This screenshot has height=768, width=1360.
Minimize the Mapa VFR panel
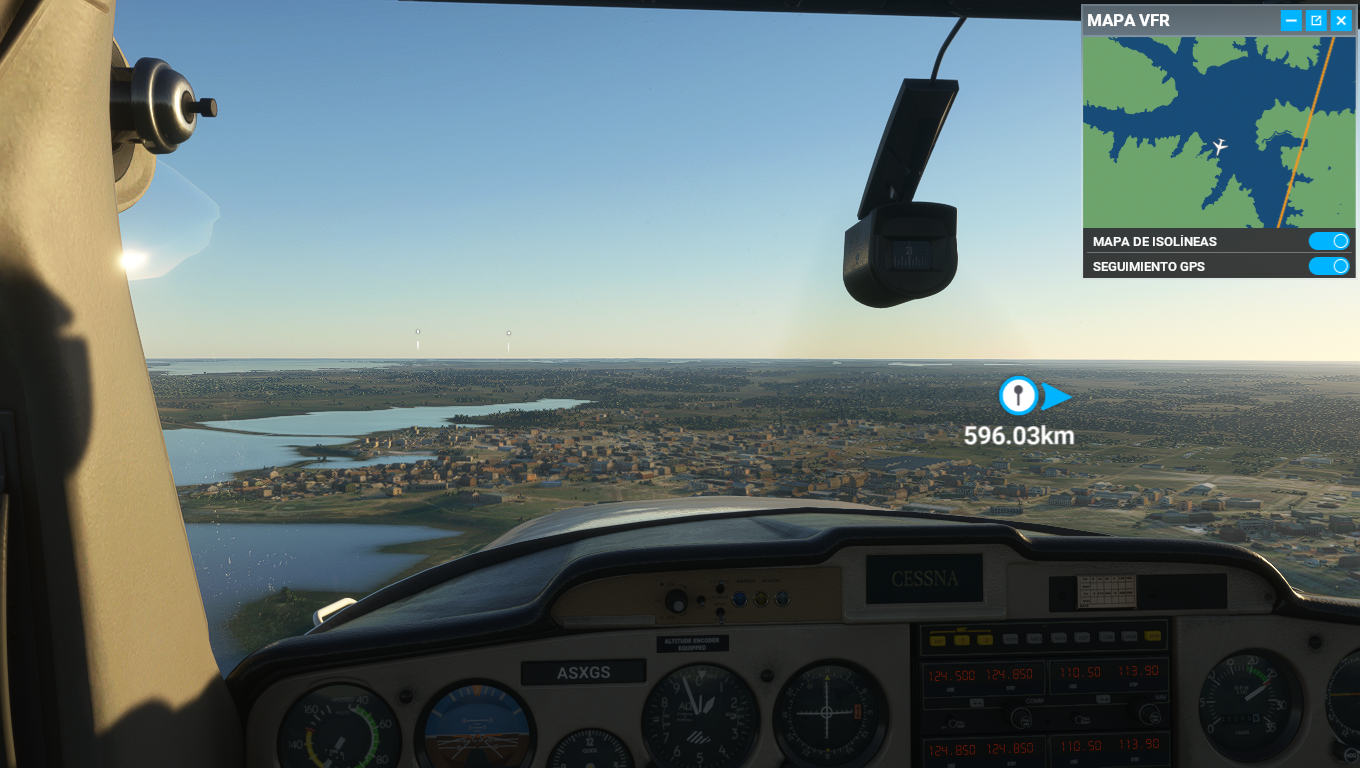[1291, 20]
